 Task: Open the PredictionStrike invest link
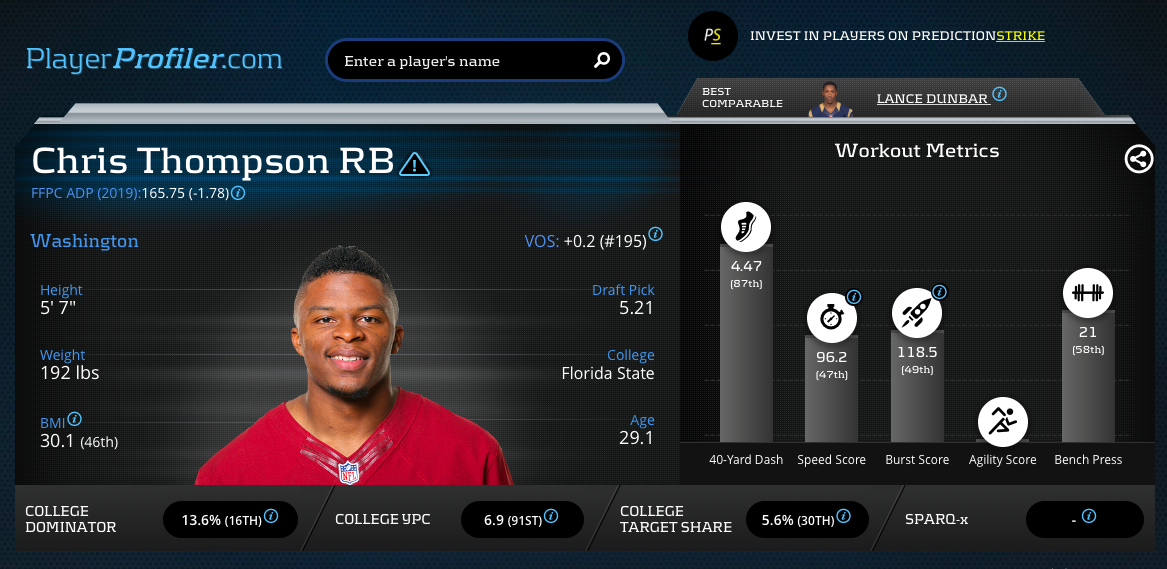[897, 36]
